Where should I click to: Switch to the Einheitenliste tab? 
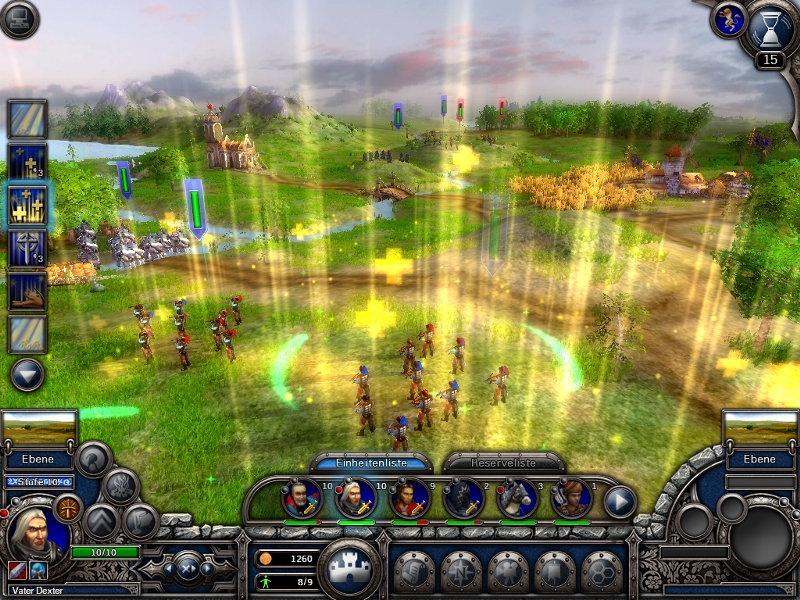pyautogui.click(x=371, y=462)
